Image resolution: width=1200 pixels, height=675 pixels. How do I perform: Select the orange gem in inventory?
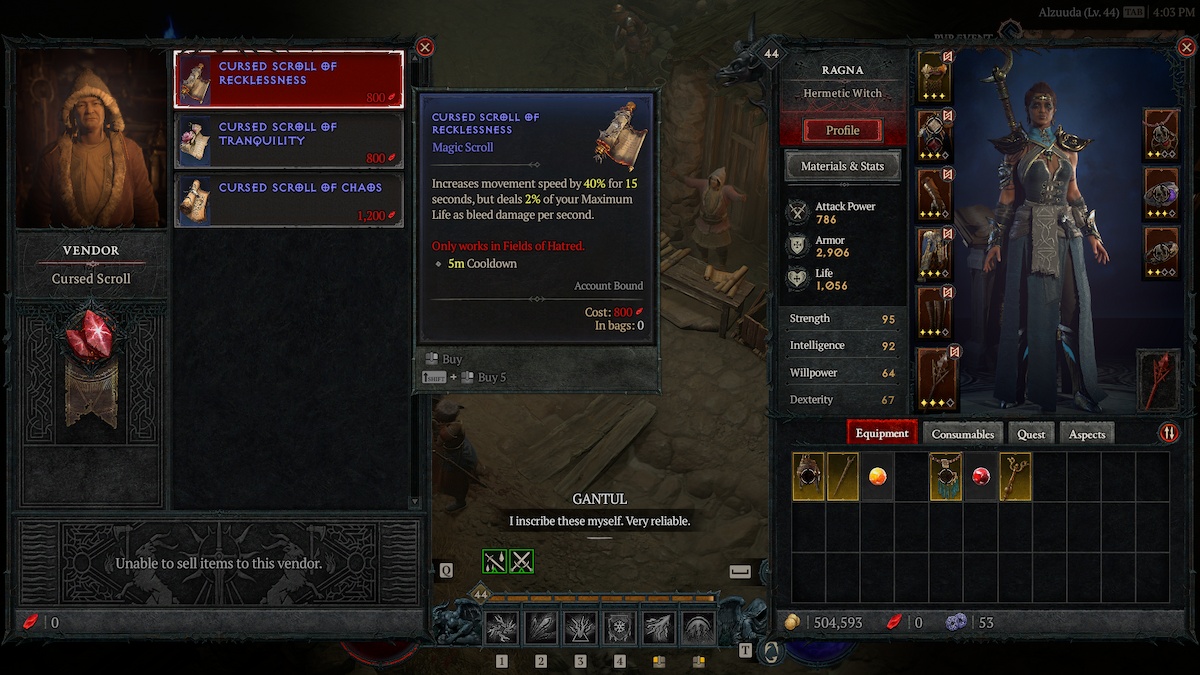[877, 477]
